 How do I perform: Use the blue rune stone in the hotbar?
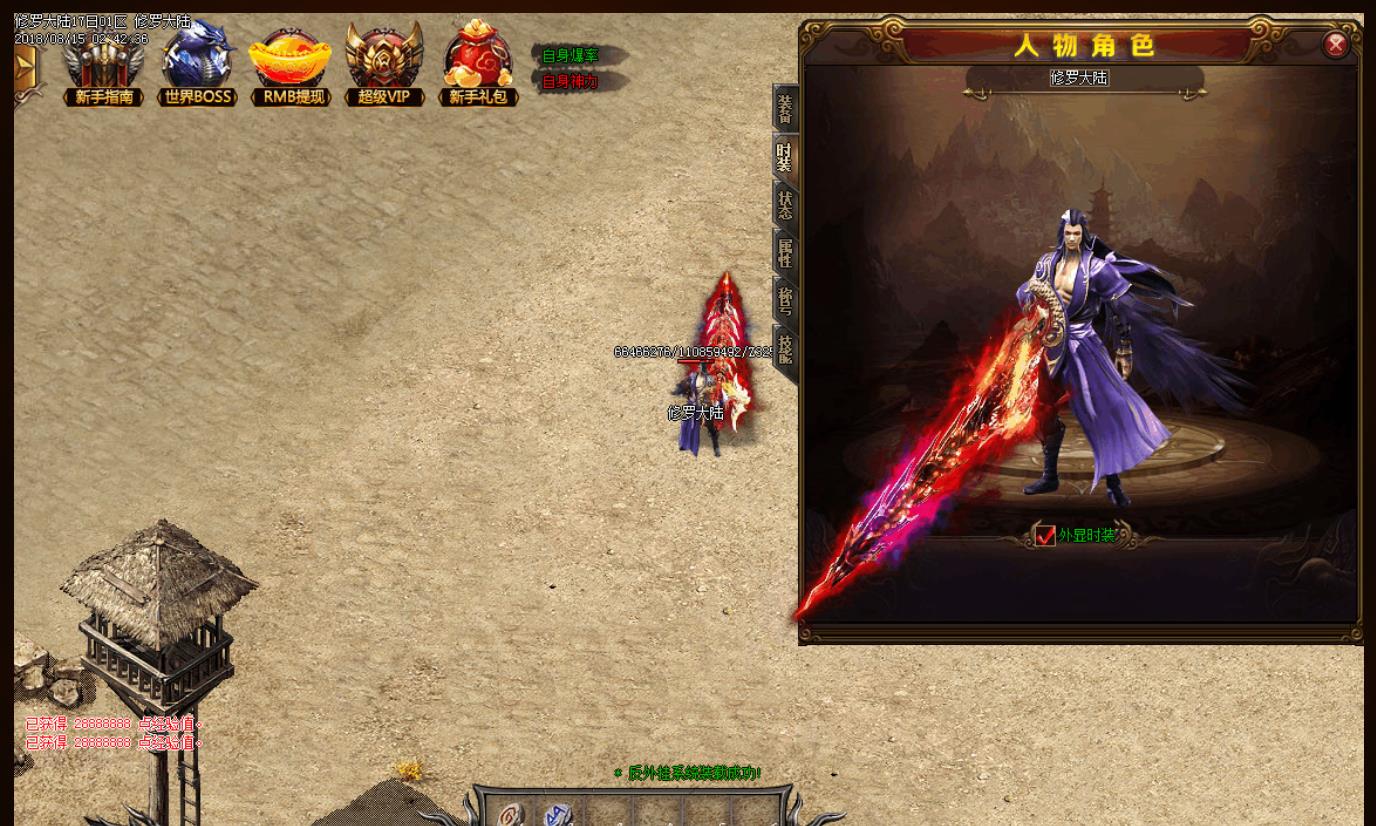coord(558,815)
